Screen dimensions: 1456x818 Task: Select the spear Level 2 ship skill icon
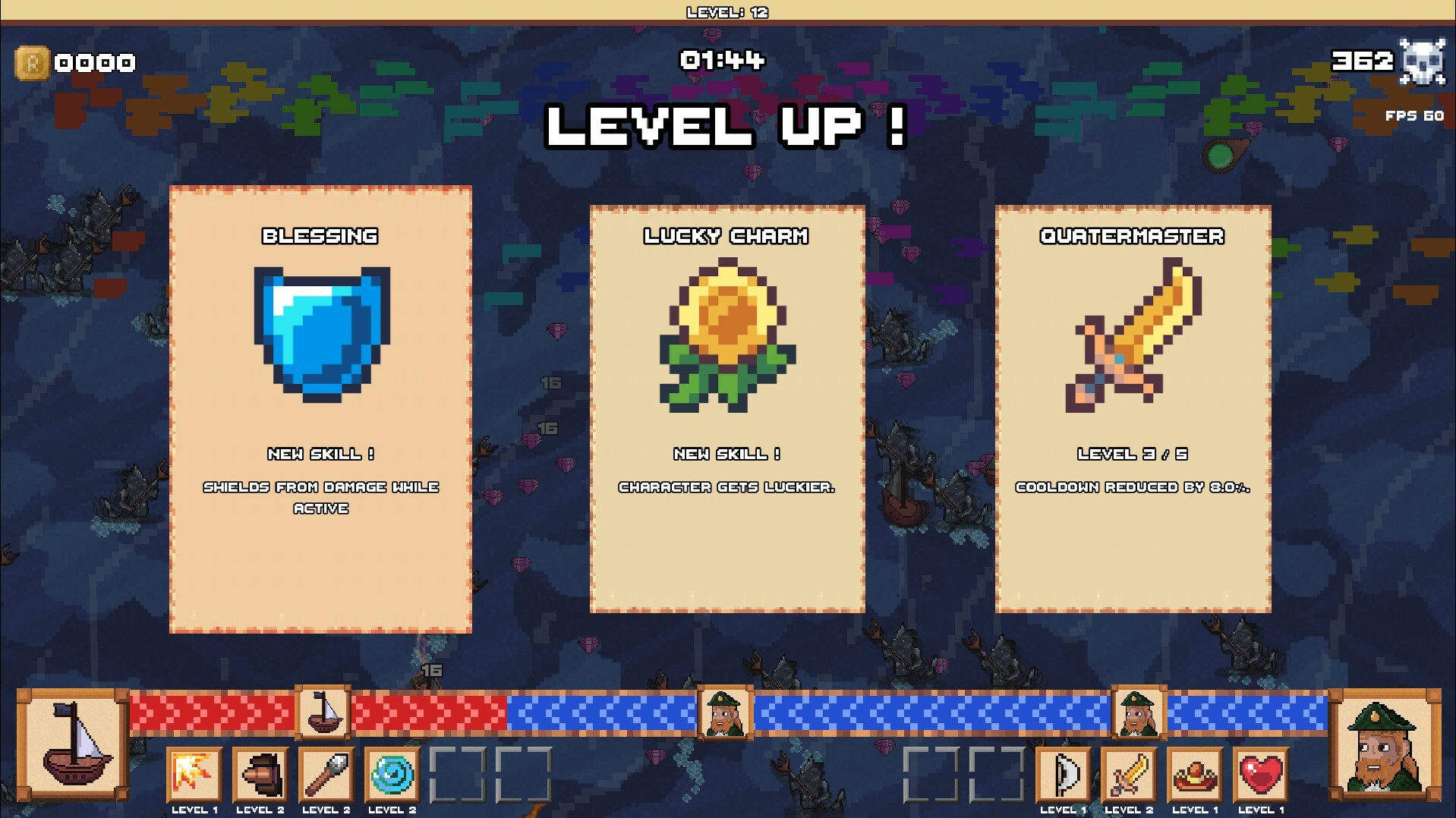tap(326, 775)
